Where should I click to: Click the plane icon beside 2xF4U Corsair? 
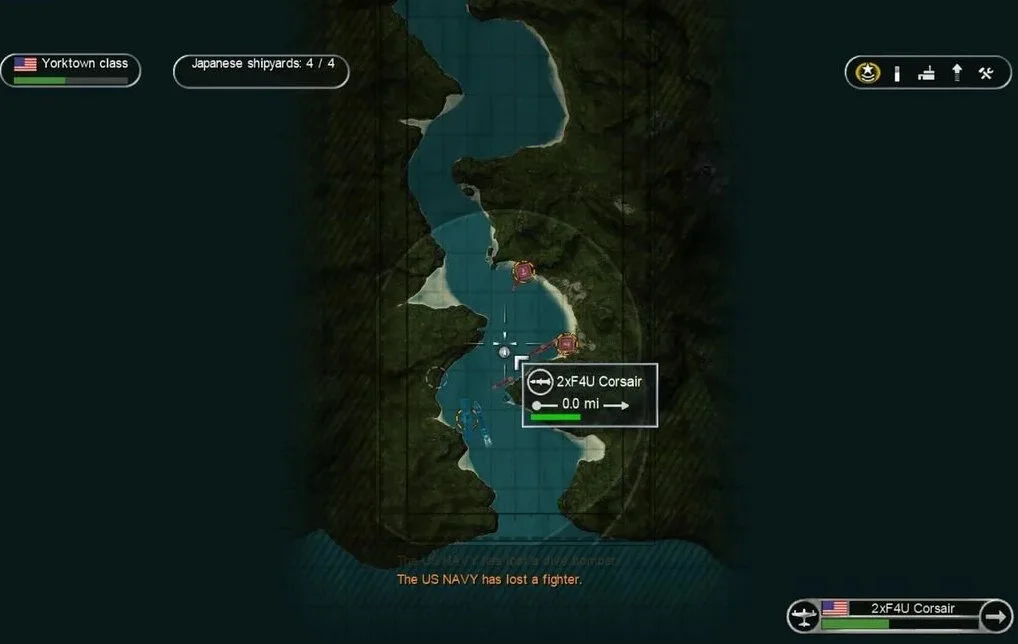[x=803, y=616]
